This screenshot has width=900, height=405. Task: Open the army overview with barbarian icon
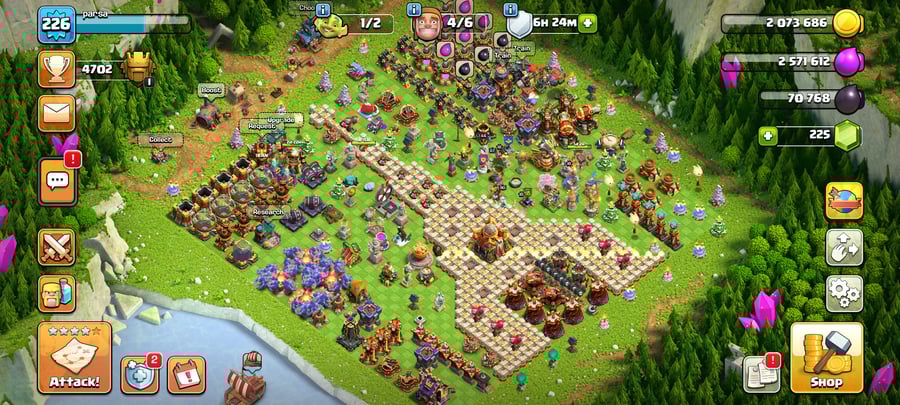[57, 292]
